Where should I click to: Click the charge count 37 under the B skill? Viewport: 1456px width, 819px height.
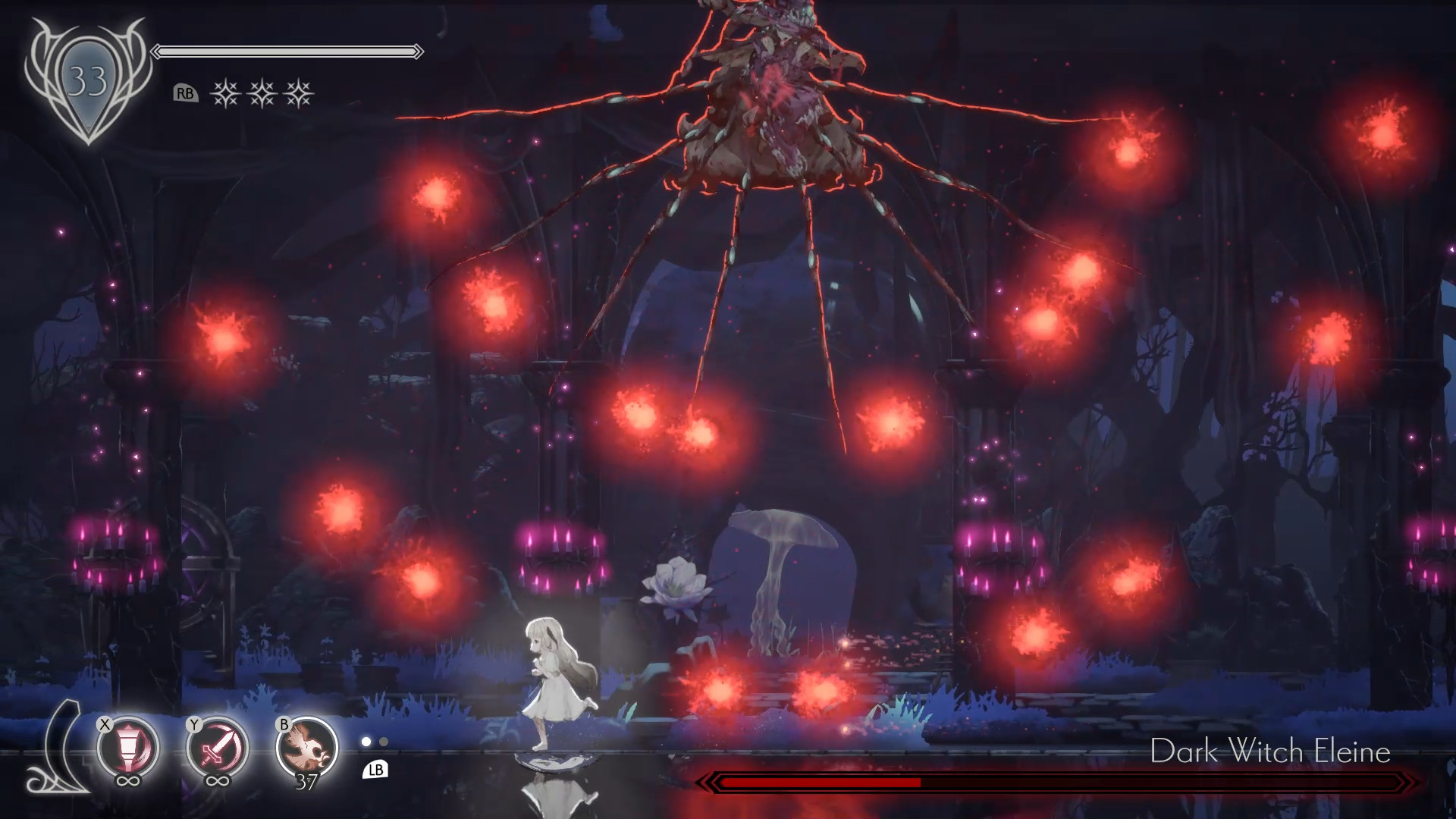[x=305, y=784]
